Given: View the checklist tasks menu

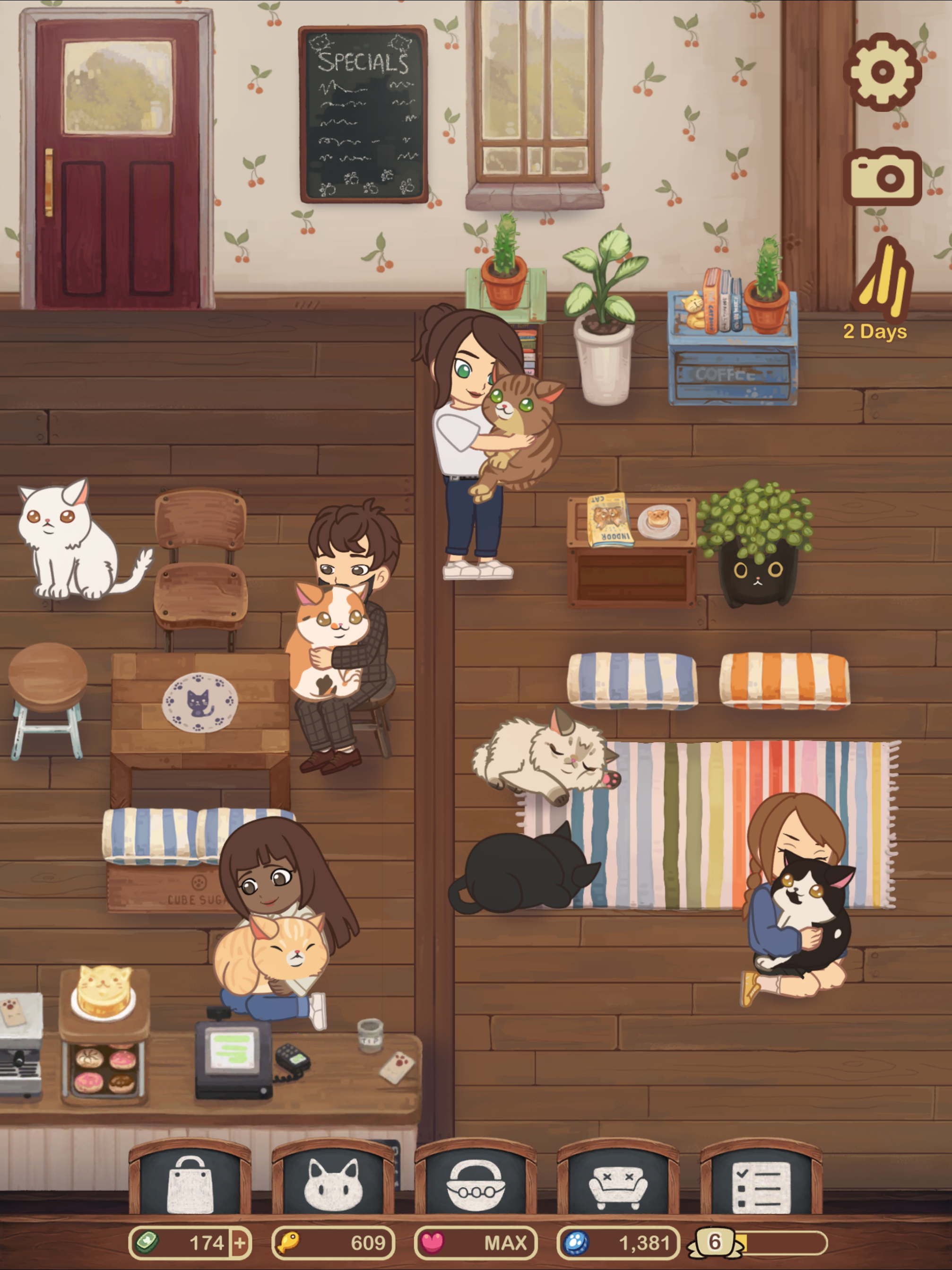Looking at the screenshot, I should (761, 1184).
